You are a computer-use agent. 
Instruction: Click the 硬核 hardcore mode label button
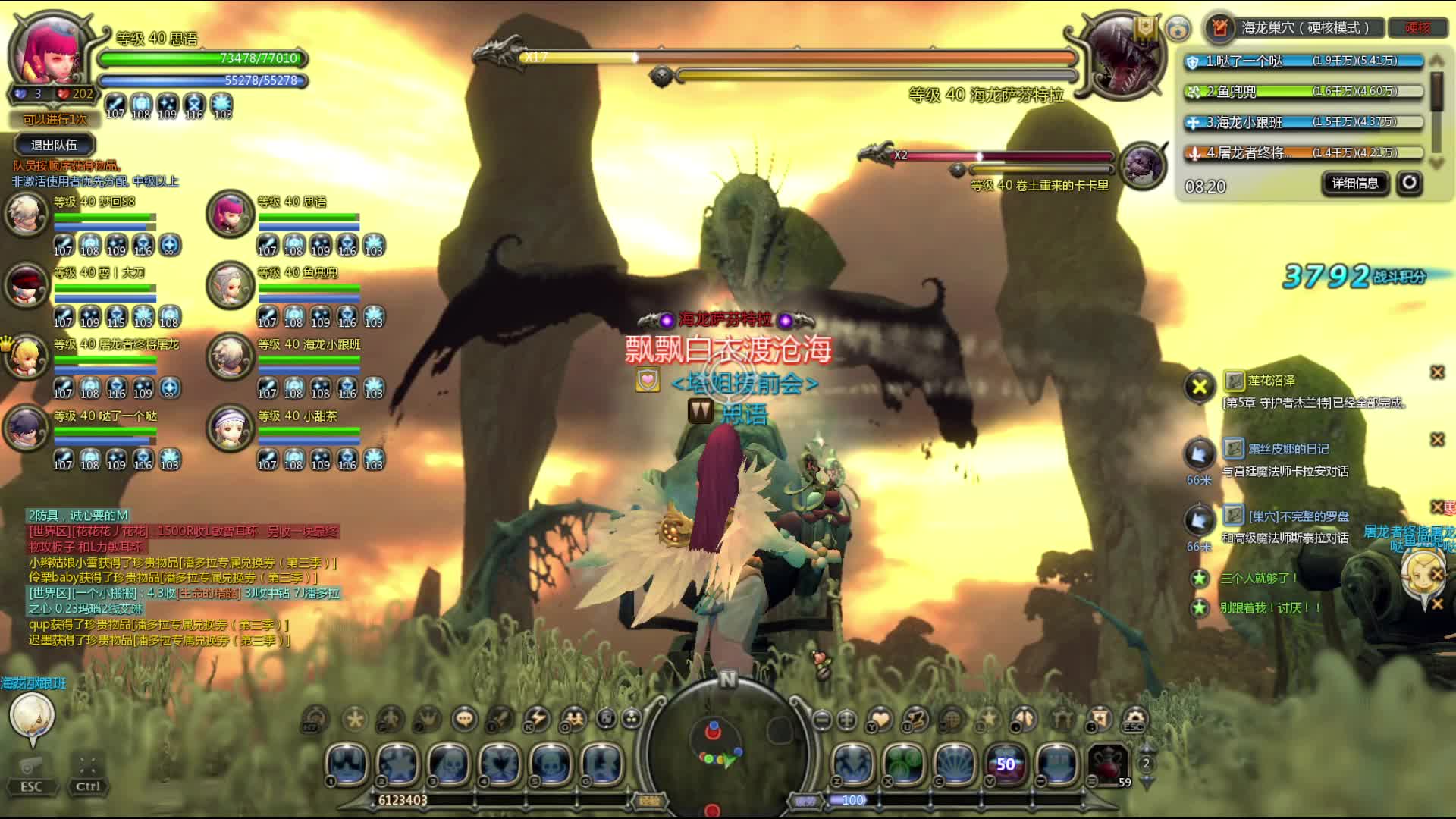[x=1417, y=28]
